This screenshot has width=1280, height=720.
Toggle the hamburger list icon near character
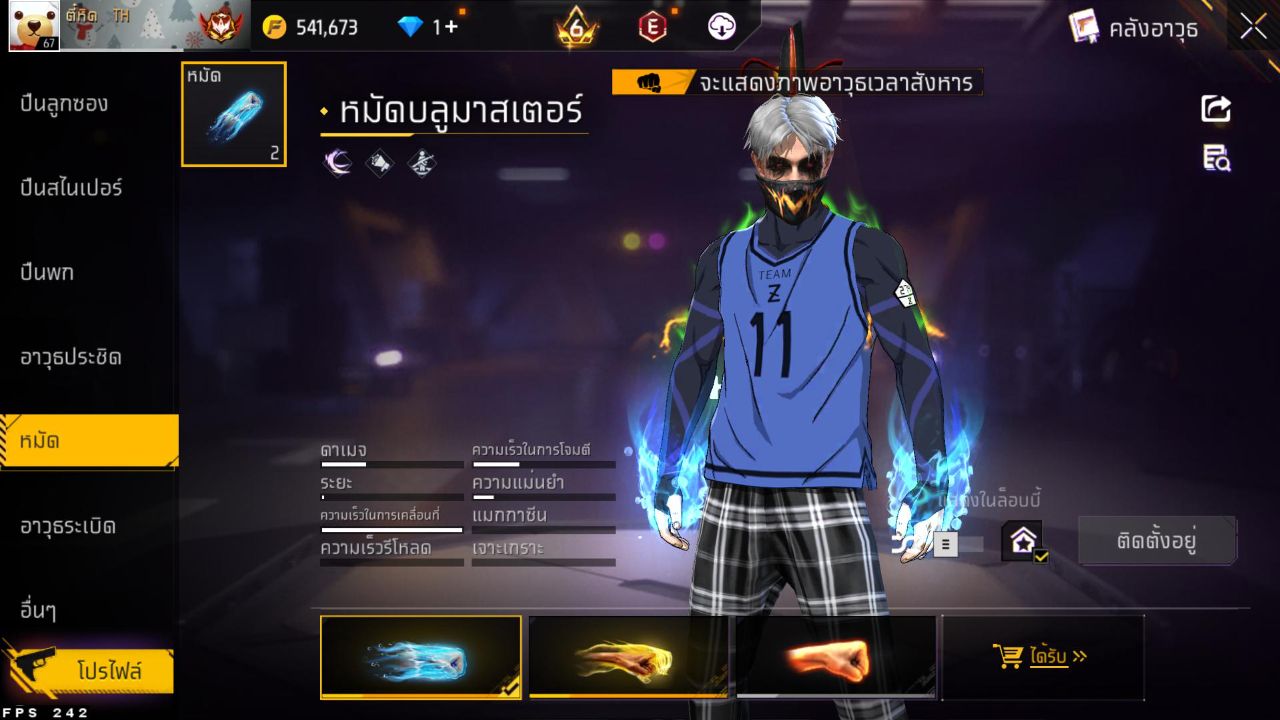[x=945, y=544]
